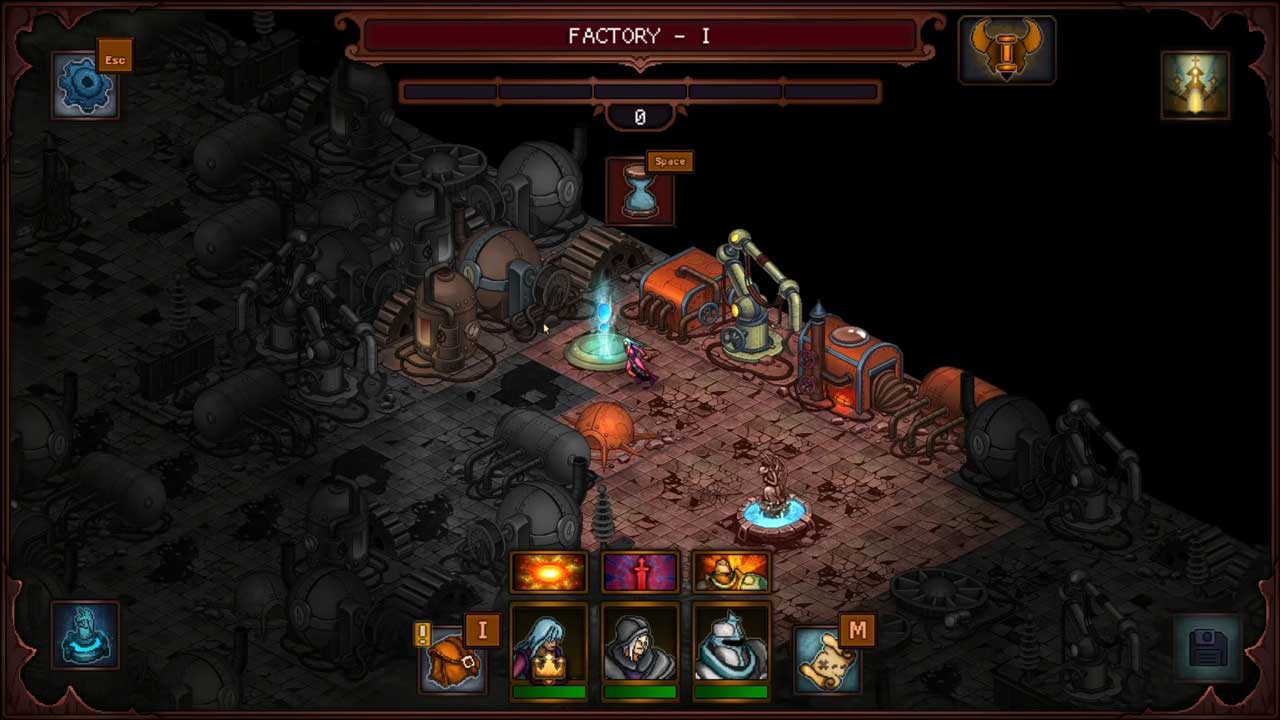The width and height of the screenshot is (1280, 720).
Task: Select the glowing church icon
Action: click(x=1195, y=85)
